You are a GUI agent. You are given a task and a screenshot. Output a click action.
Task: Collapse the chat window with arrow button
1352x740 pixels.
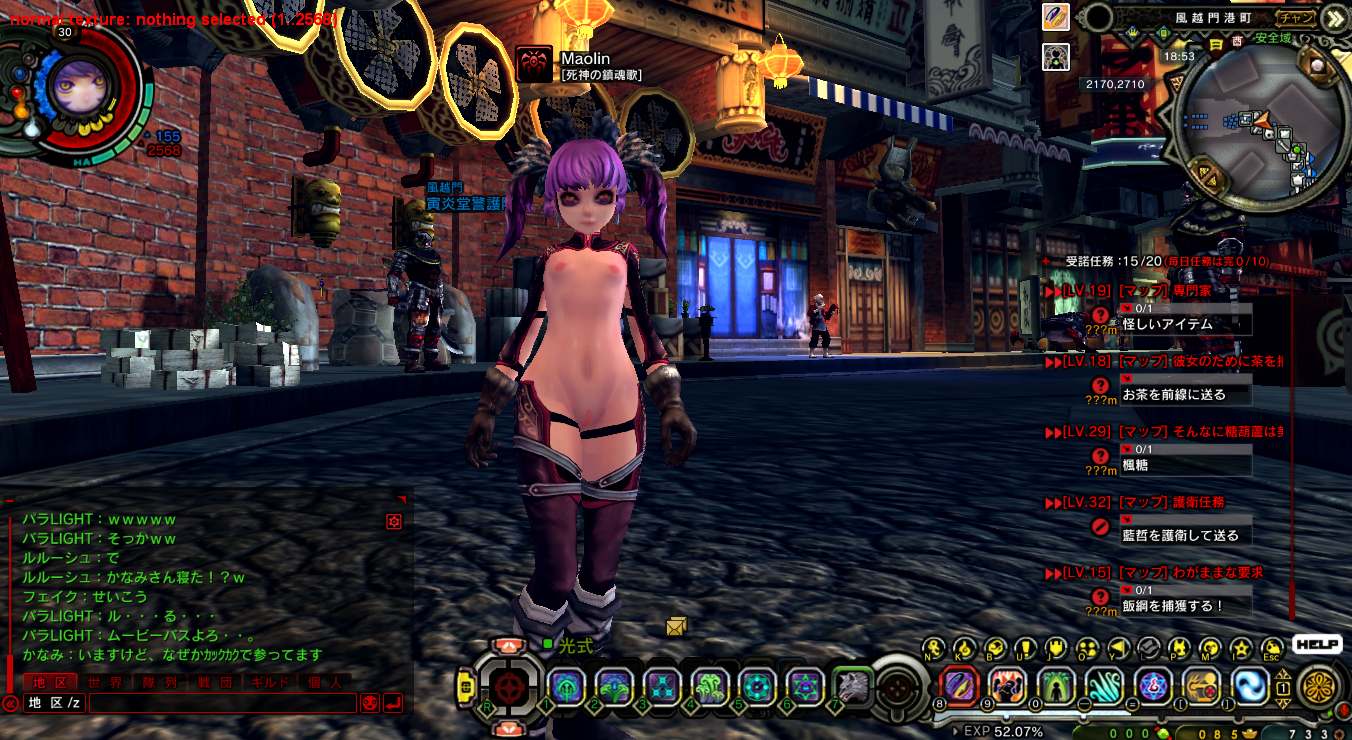click(x=10, y=703)
